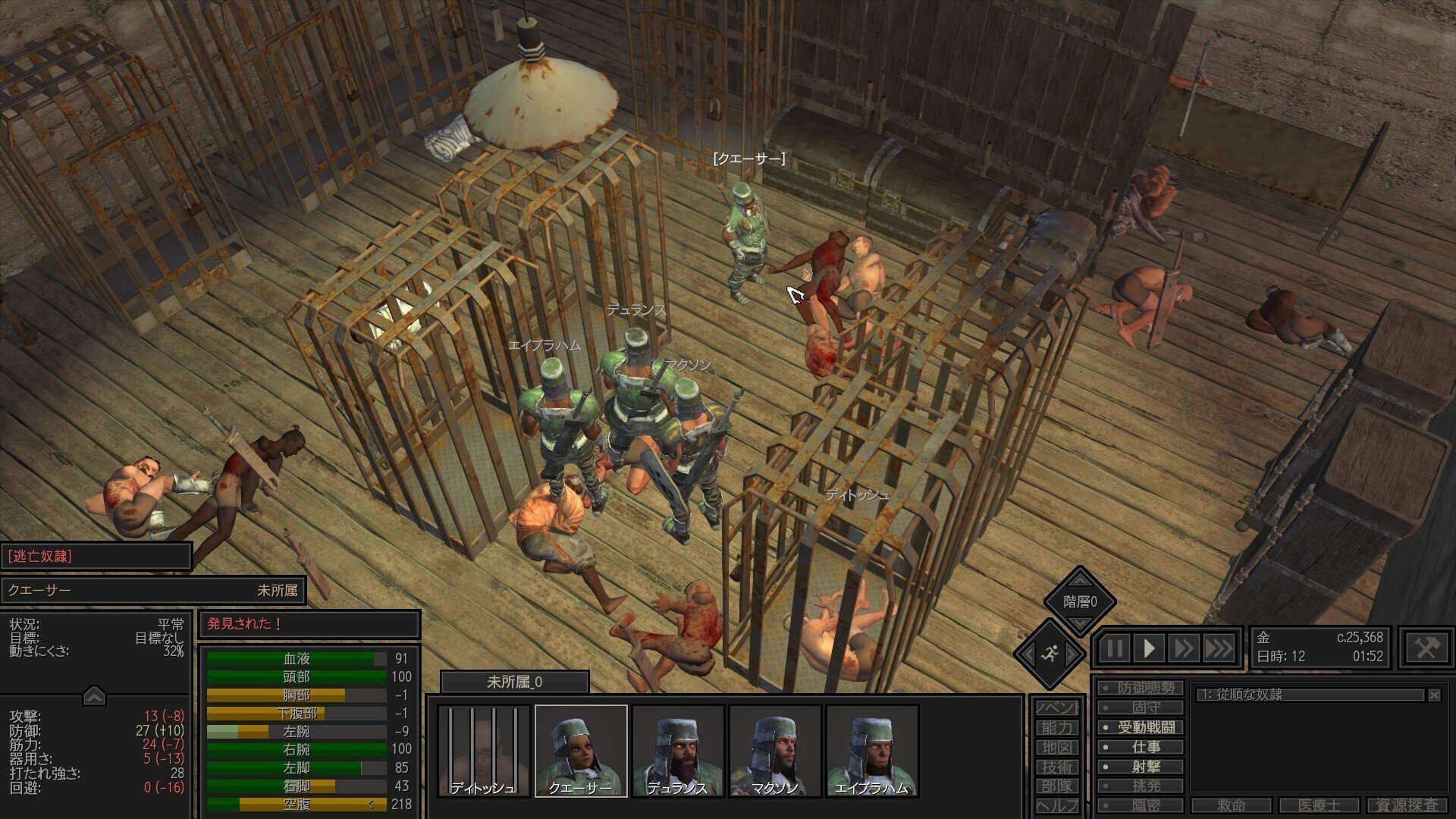Activate maximum game speed icon
This screenshot has width=1456, height=819.
(1219, 648)
